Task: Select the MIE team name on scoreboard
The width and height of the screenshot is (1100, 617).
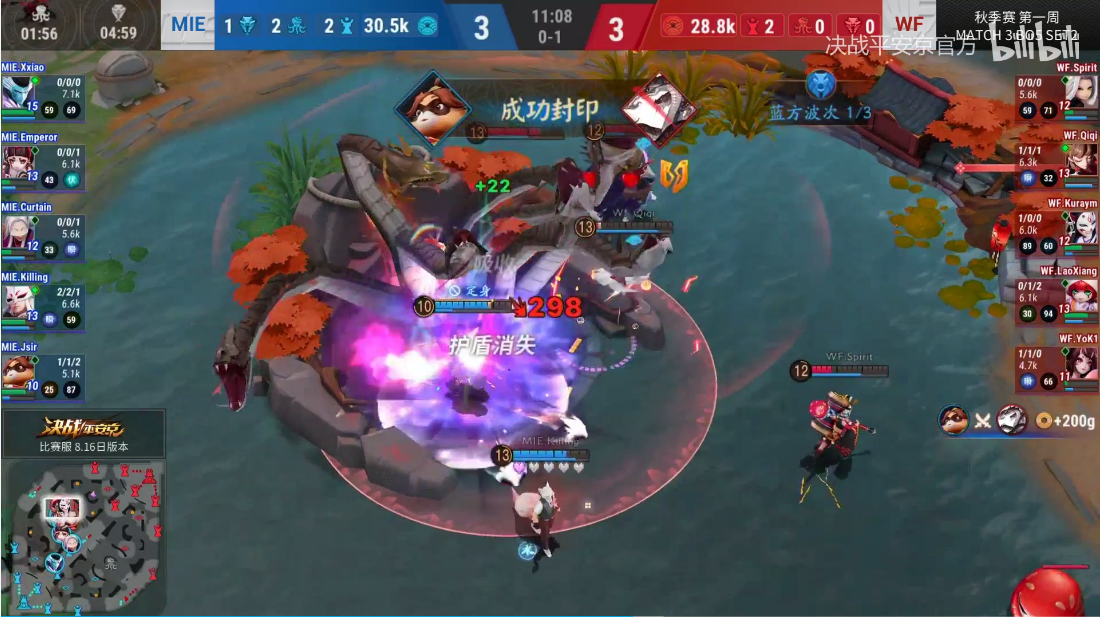Action: (188, 25)
